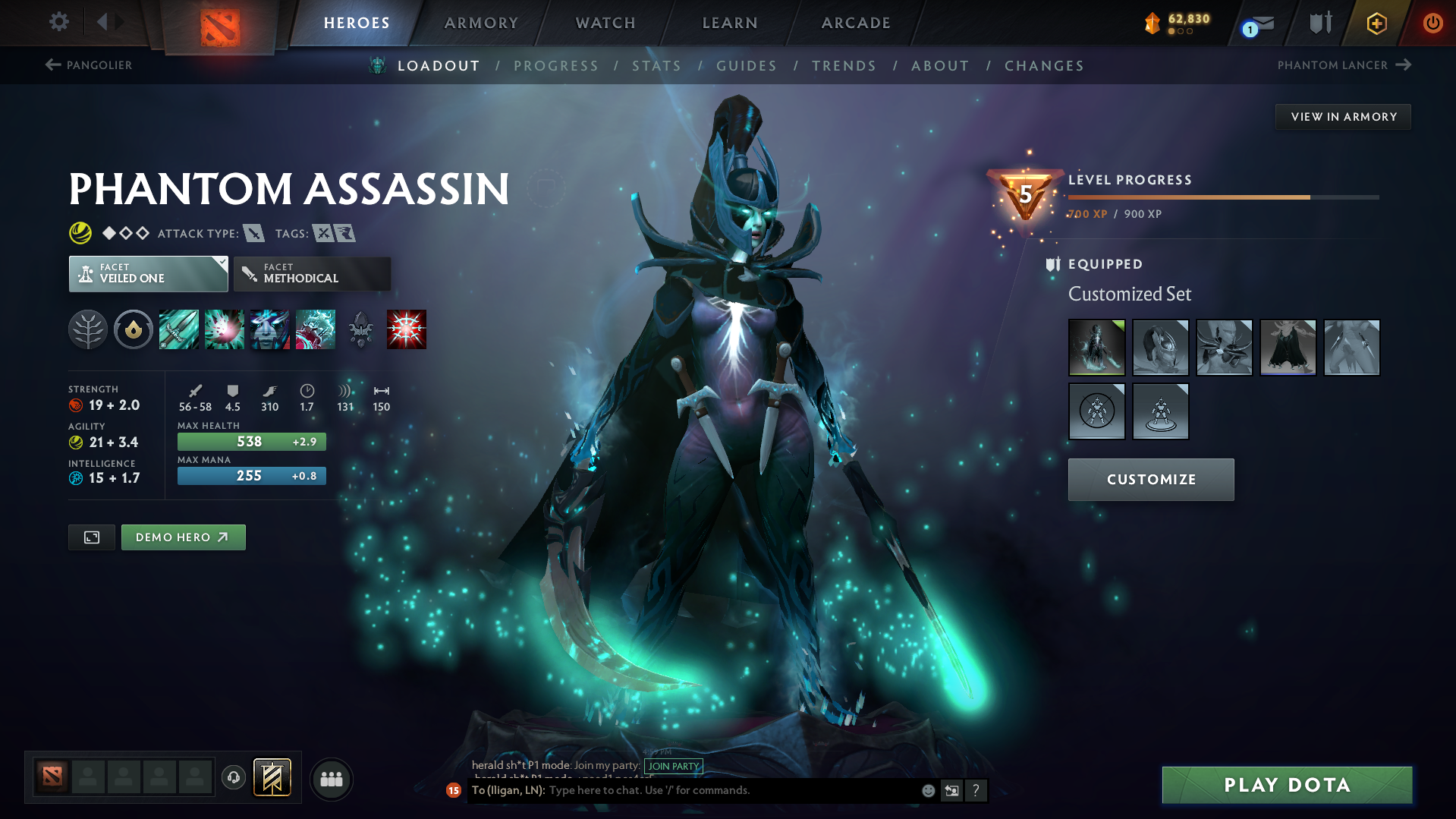Open the hero talent tree icon
The height and width of the screenshot is (819, 1456).
[87, 329]
